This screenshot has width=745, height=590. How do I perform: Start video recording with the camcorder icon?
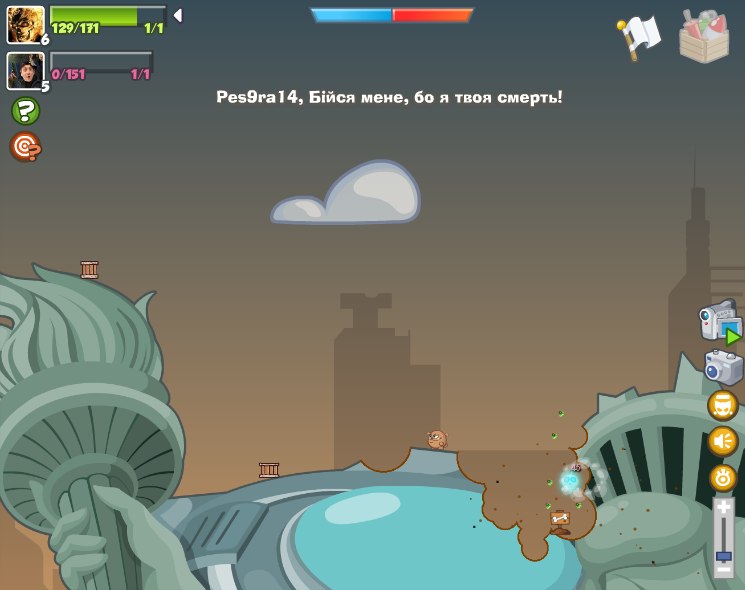pyautogui.click(x=720, y=323)
